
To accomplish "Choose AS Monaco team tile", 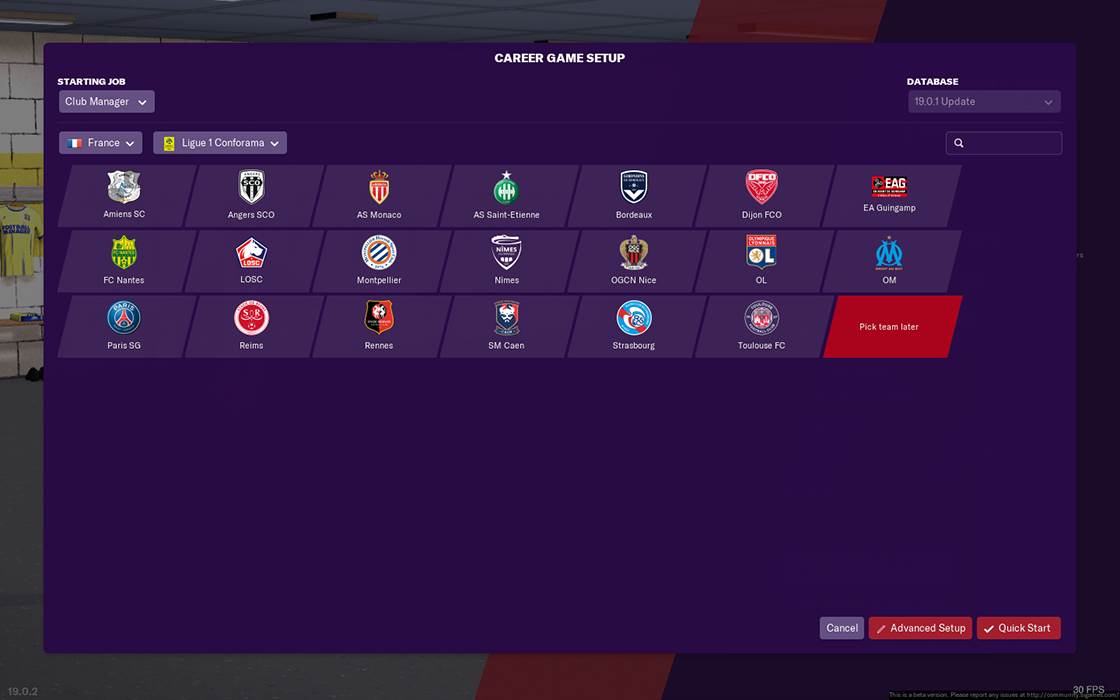I will (379, 195).
